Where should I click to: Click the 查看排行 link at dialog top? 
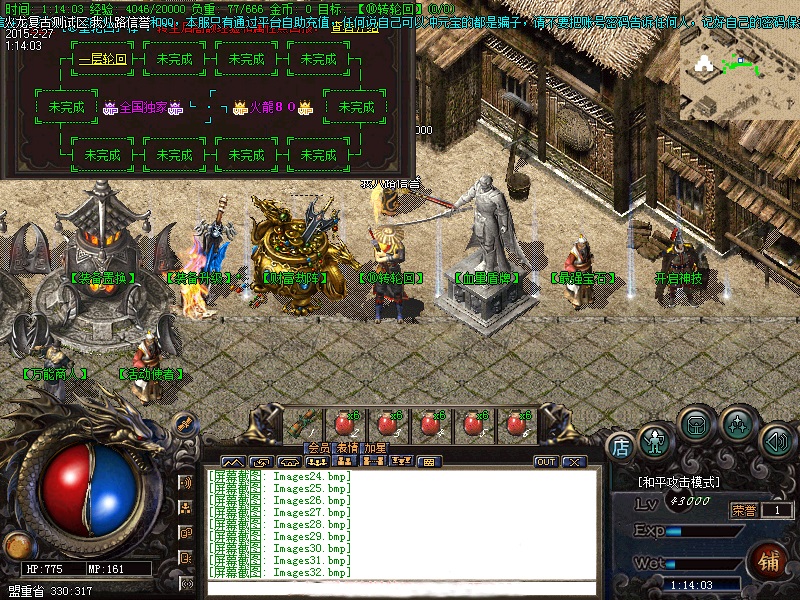tap(353, 27)
